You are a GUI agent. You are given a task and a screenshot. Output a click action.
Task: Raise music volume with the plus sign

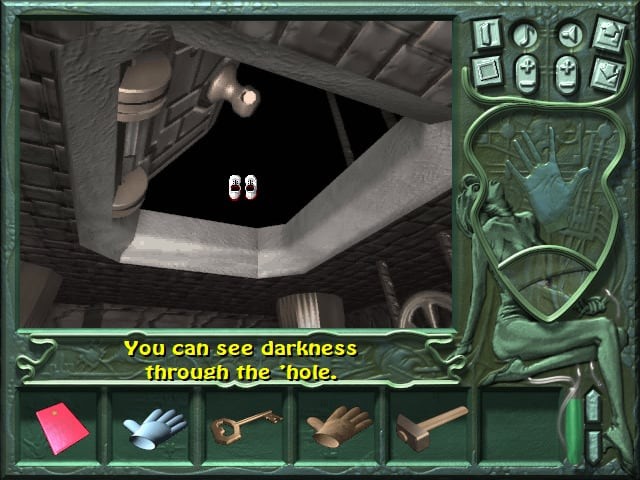526,65
